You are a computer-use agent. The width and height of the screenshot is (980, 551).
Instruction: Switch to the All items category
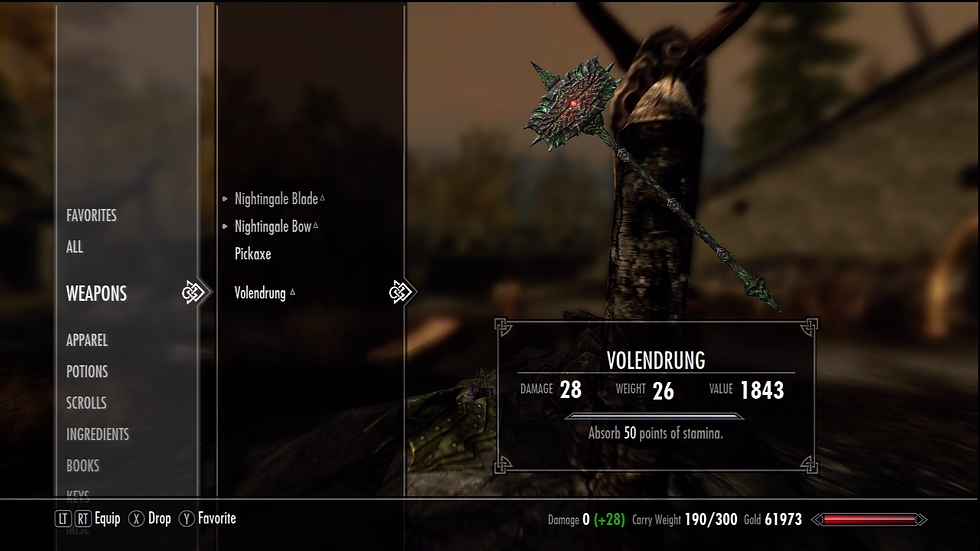[75, 247]
